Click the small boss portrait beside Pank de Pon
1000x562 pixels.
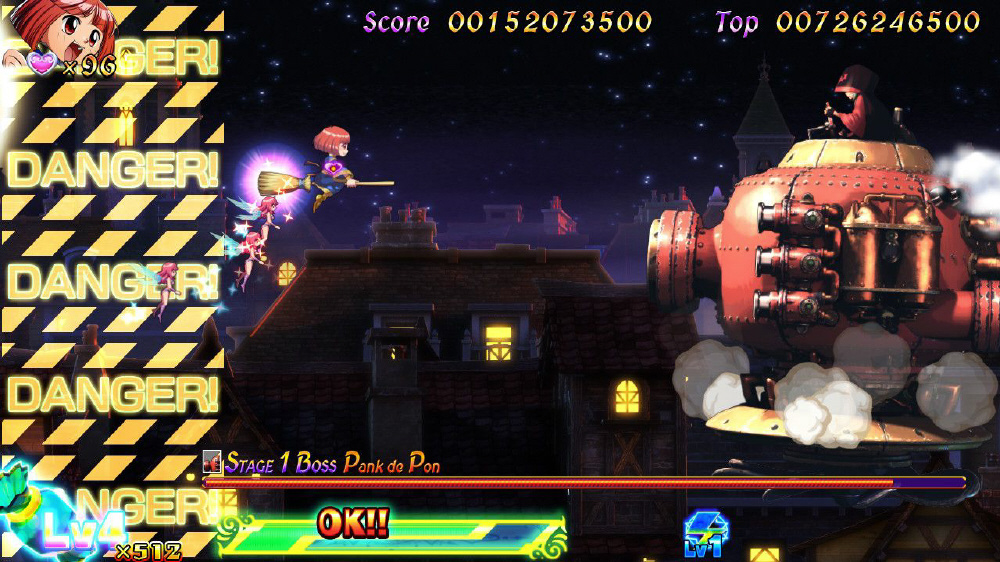coord(211,462)
